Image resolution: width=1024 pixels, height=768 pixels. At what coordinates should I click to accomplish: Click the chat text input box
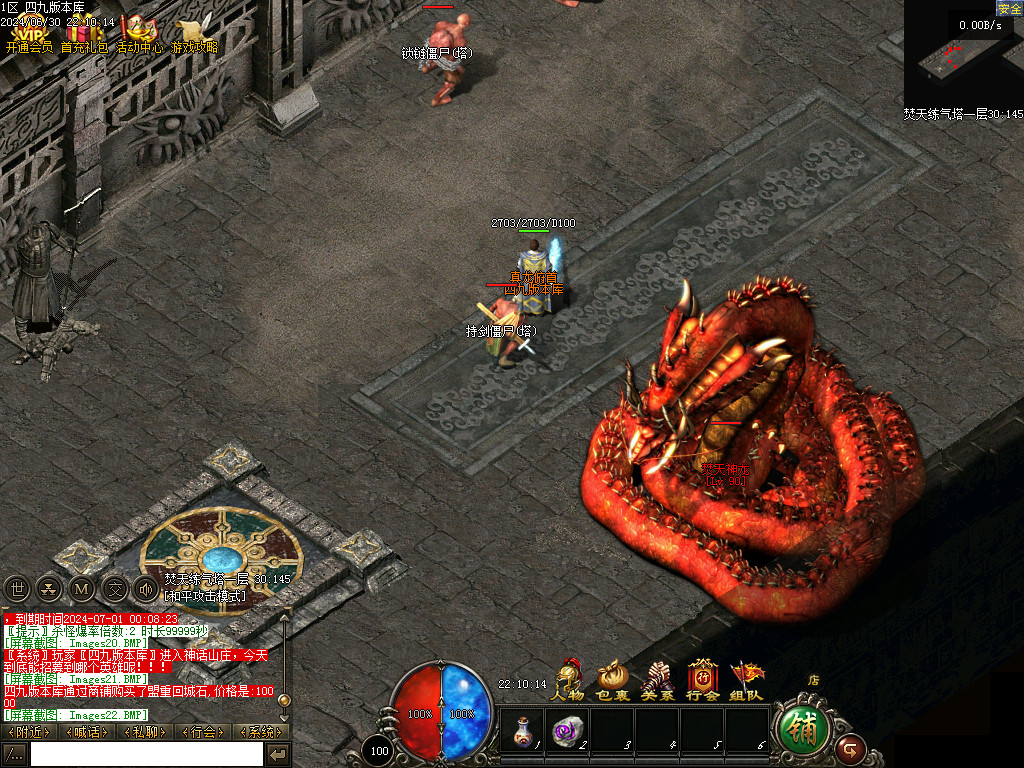(146, 754)
